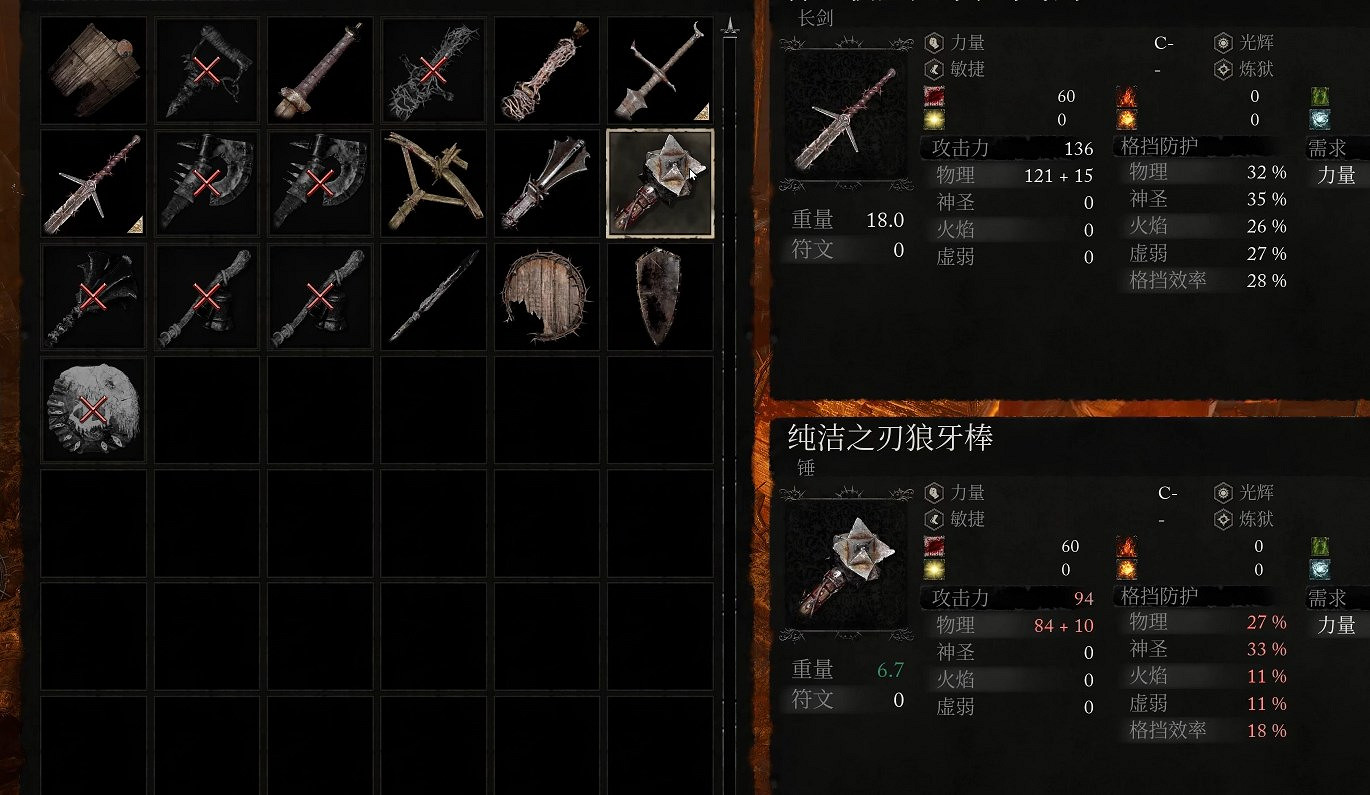This screenshot has height=795, width=1370.
Task: Click the 力量 (Strength) stat icon on the 长剑 panel
Action: click(x=932, y=43)
